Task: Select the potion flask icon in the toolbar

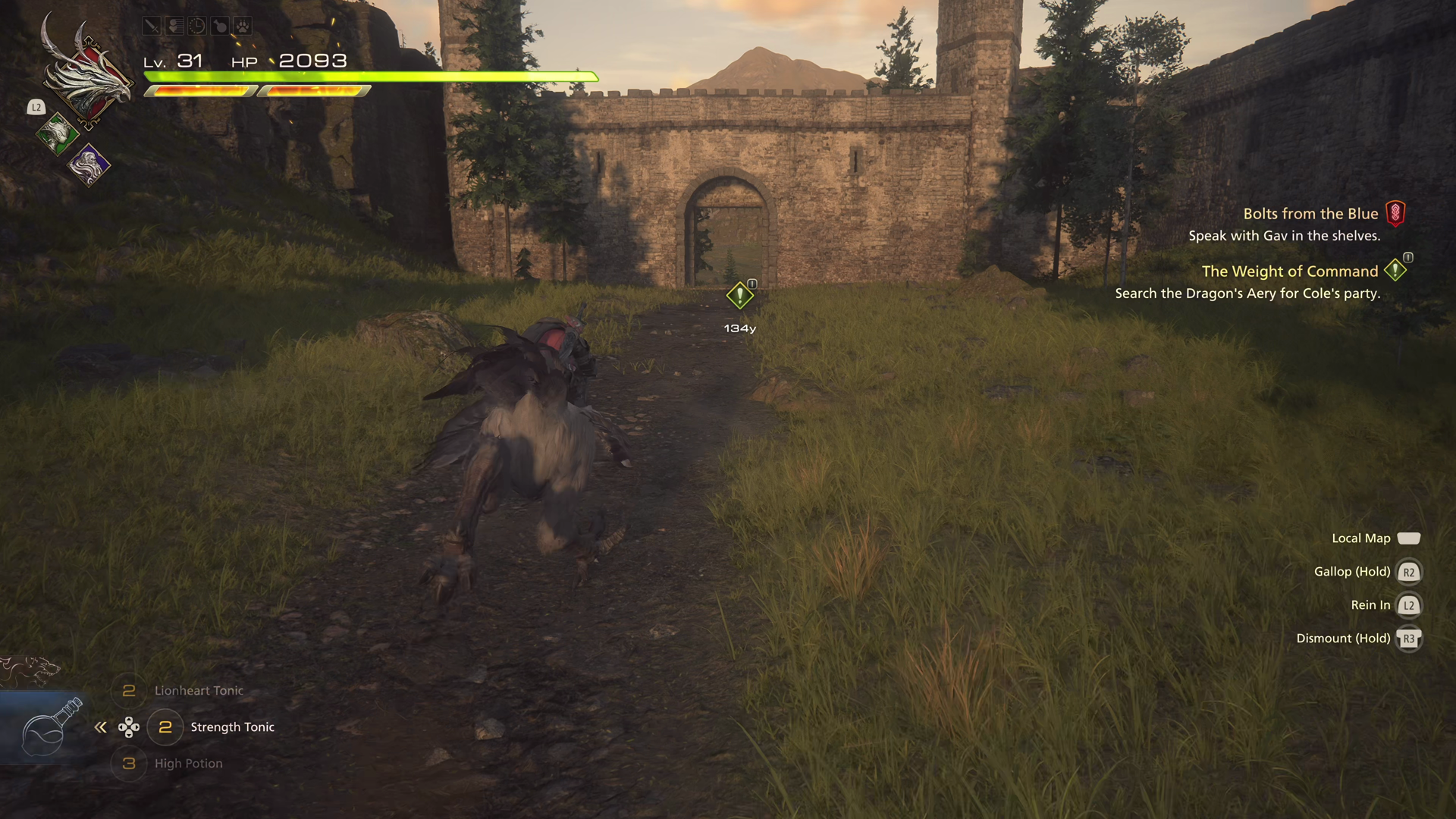Action: tap(220, 26)
